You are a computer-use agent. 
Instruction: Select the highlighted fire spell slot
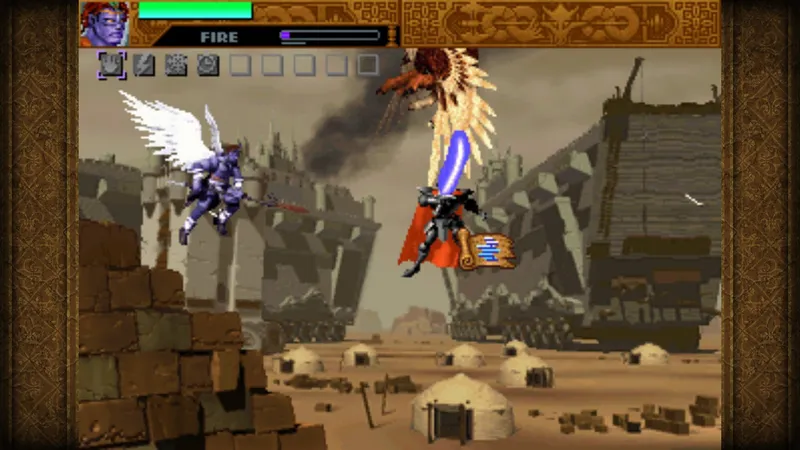(112, 65)
